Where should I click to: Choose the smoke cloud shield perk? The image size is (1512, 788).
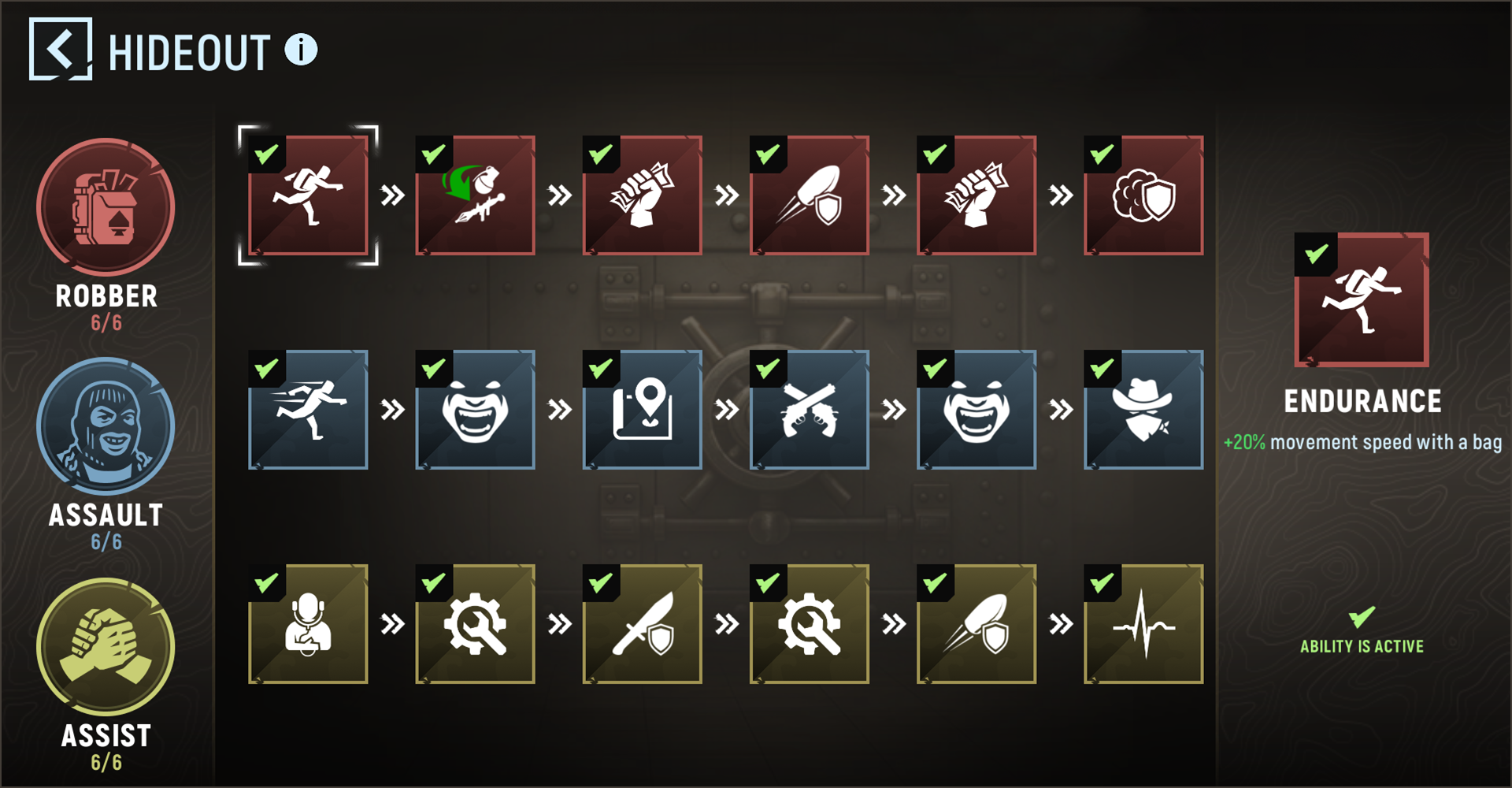[x=1143, y=195]
